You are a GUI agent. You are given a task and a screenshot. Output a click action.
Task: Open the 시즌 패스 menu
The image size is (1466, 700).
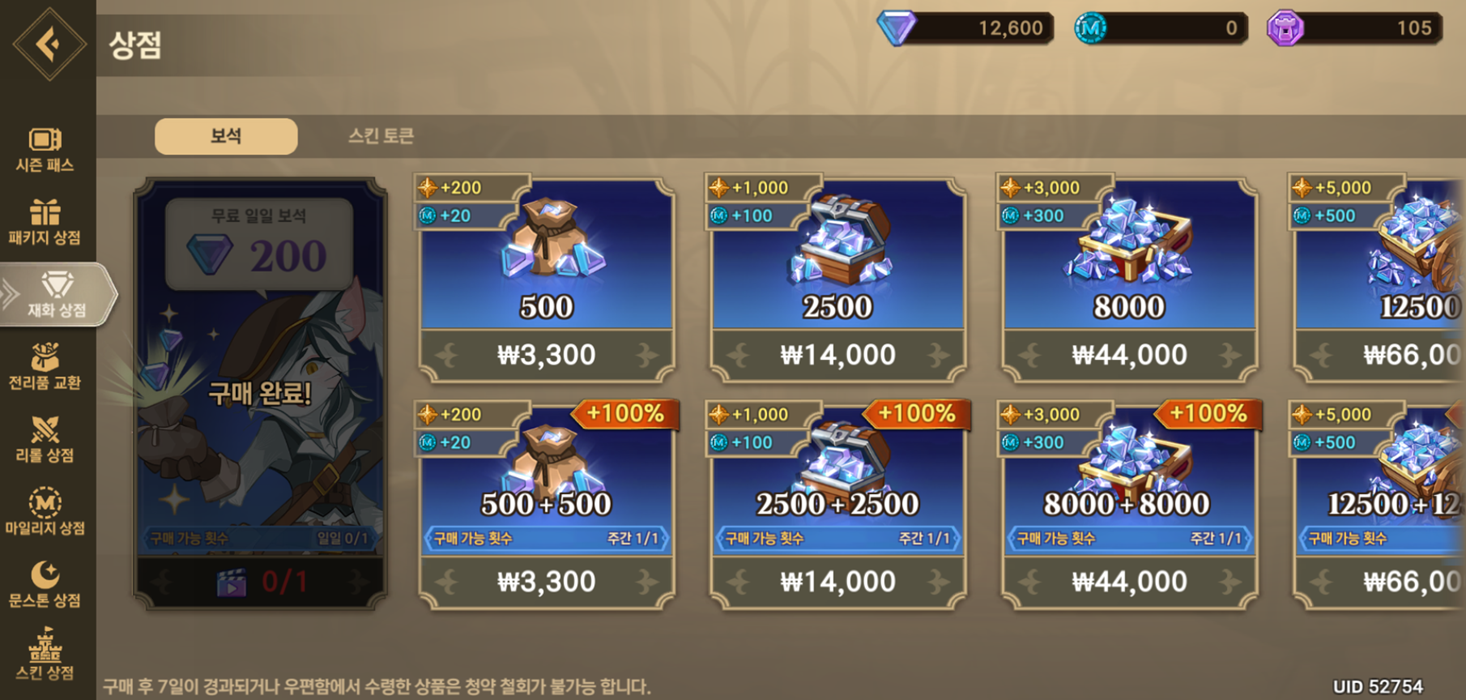pos(45,149)
